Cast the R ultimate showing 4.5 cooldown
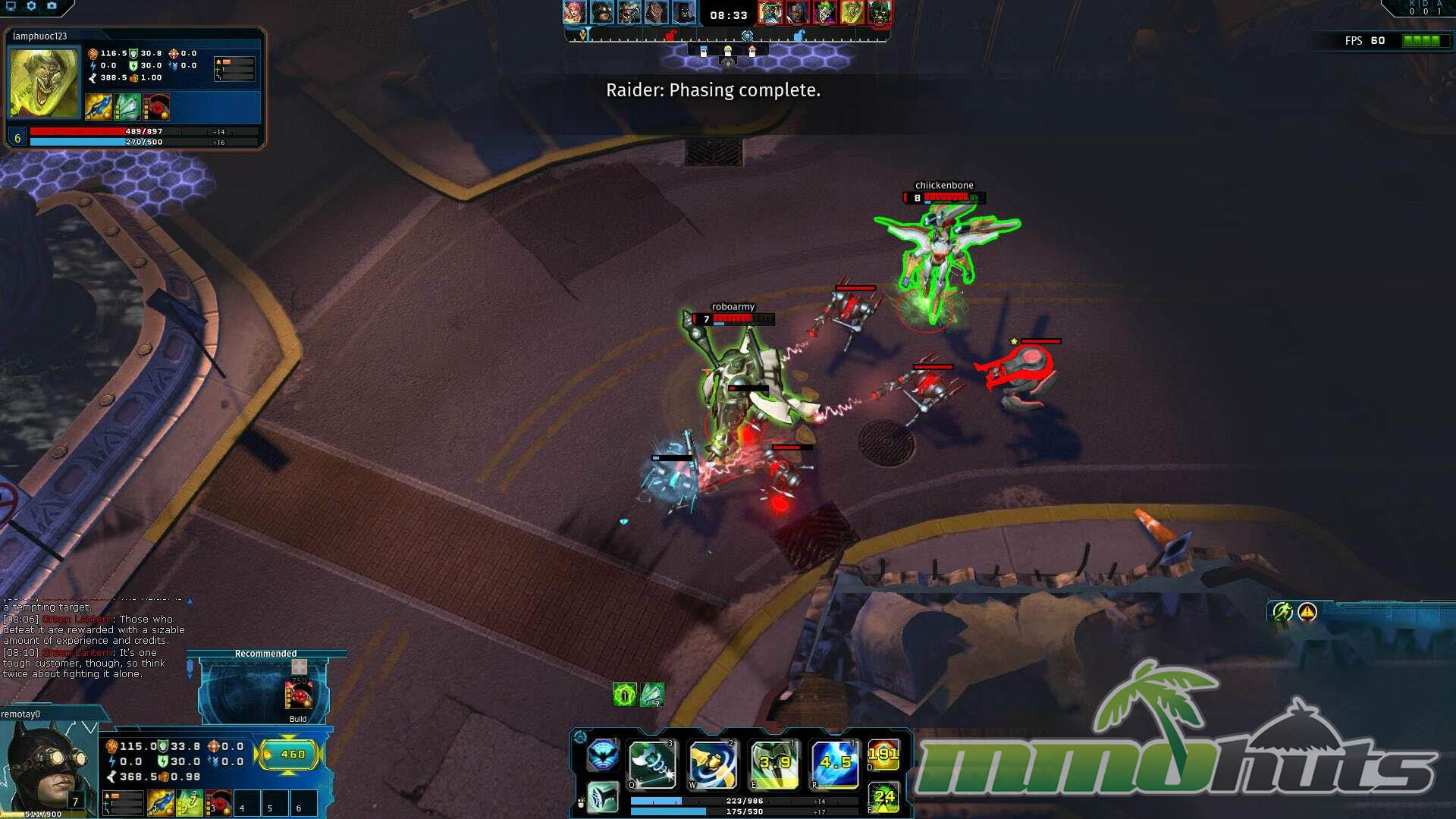The width and height of the screenshot is (1456, 819). coord(835,764)
